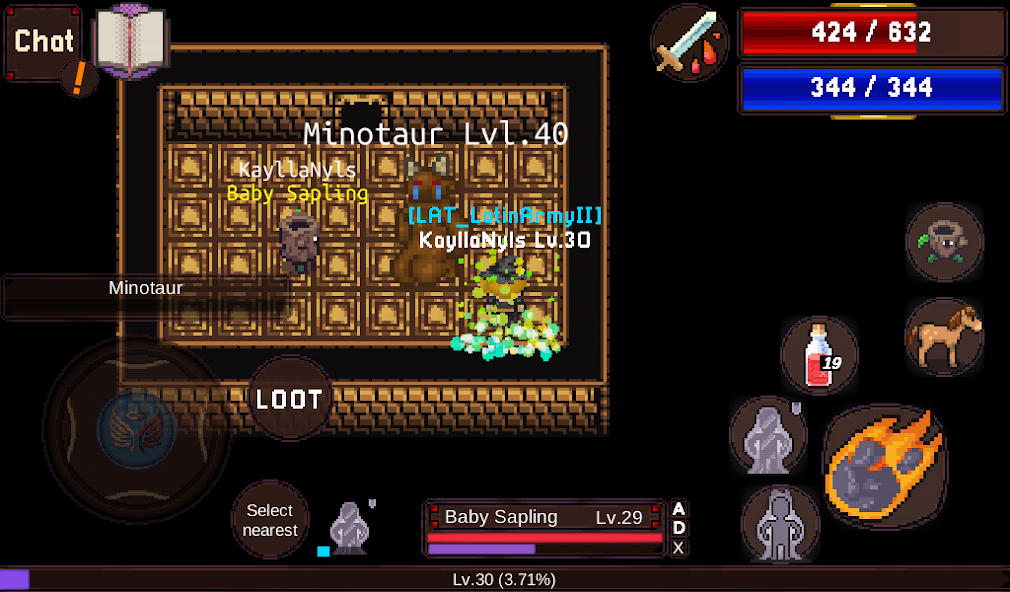The image size is (1010, 592).
Task: Tap the winged emblem movement joystick
Action: click(x=137, y=429)
